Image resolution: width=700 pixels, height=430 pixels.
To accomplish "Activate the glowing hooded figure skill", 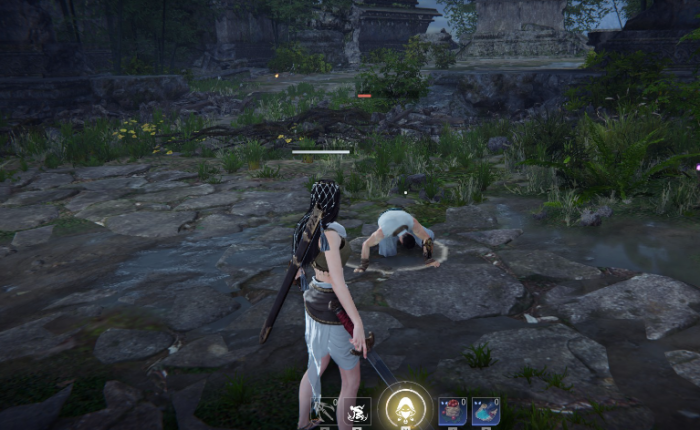I will (x=405, y=408).
